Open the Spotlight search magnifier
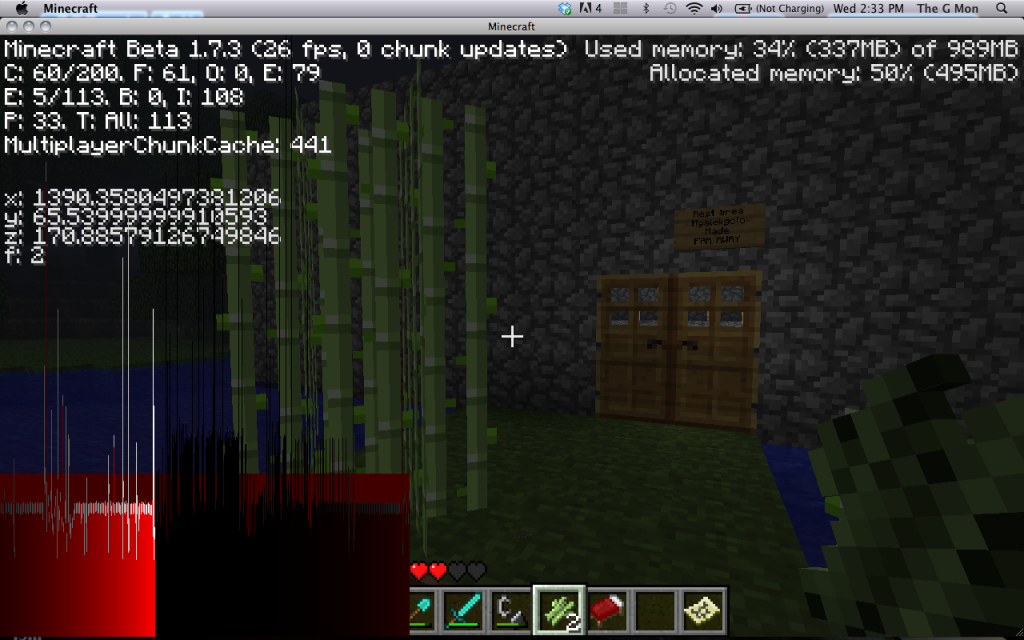The width and height of the screenshot is (1024, 640). point(1002,8)
